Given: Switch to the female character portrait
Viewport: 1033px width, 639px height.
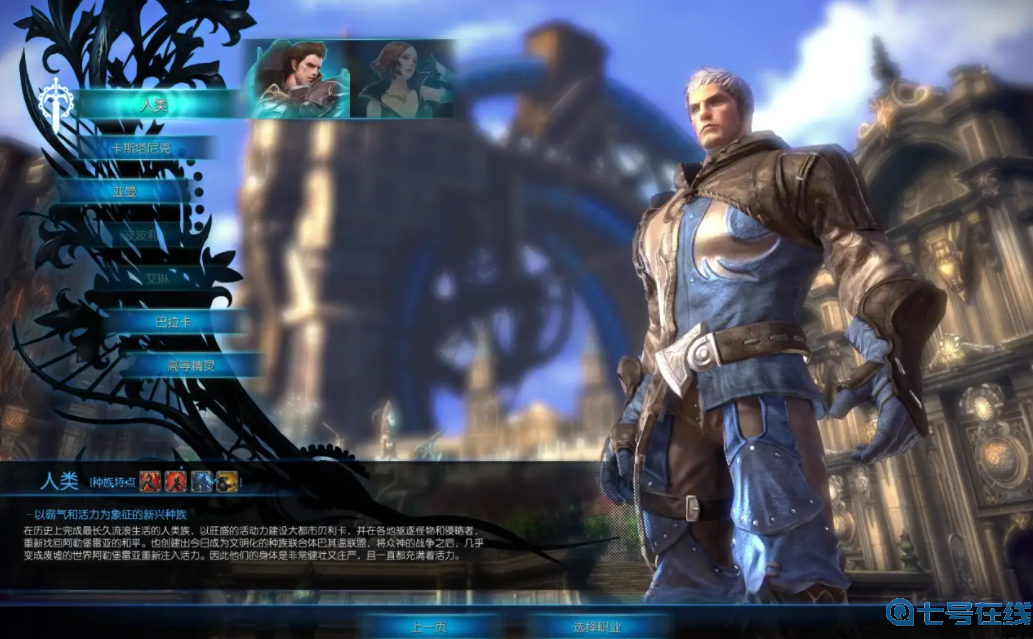Looking at the screenshot, I should point(398,80).
